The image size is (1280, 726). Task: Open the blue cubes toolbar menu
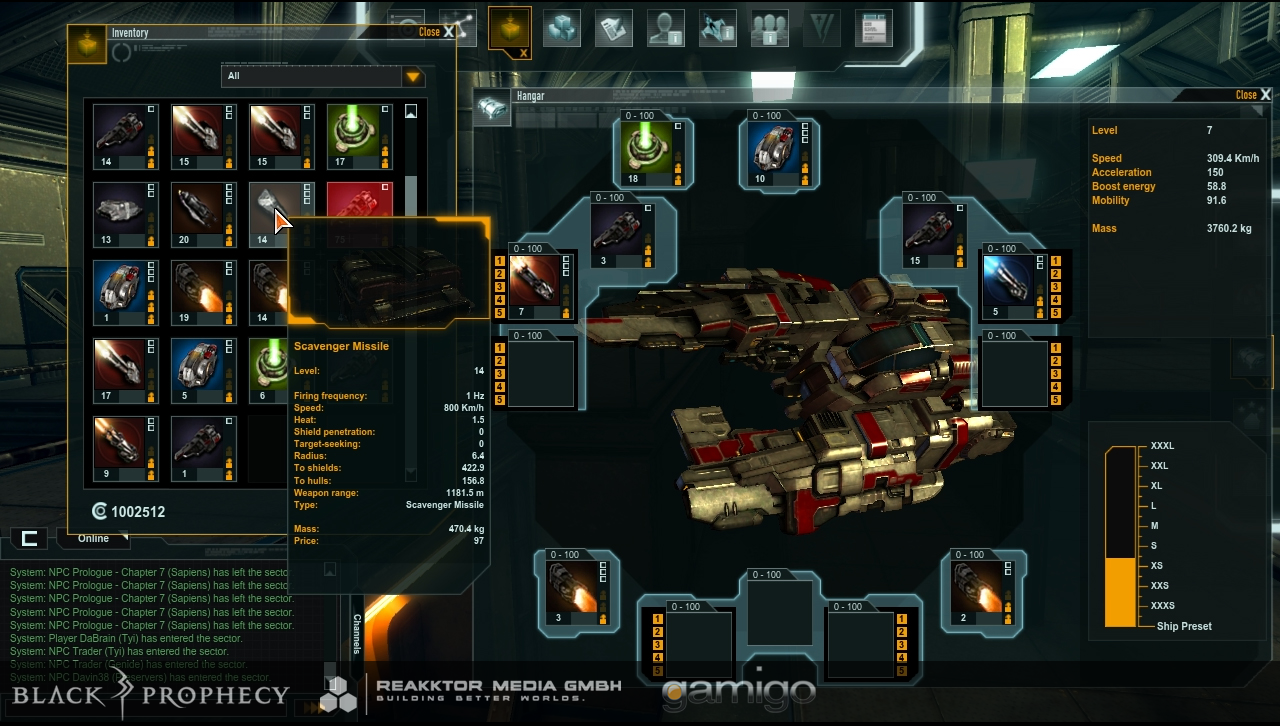562,28
